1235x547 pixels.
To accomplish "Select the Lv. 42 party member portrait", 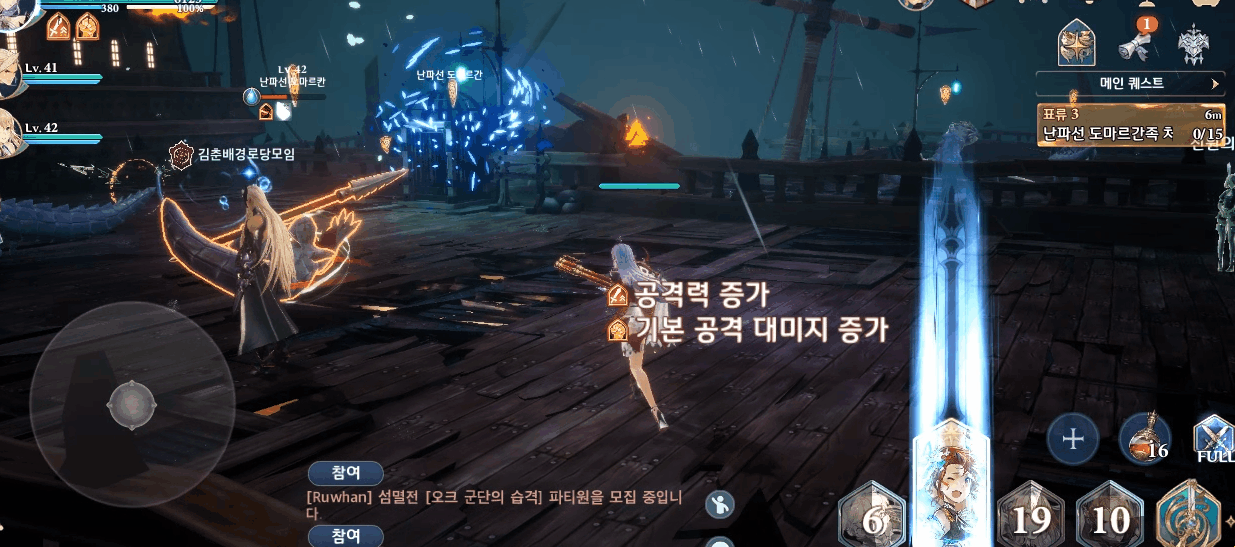I will [10, 132].
